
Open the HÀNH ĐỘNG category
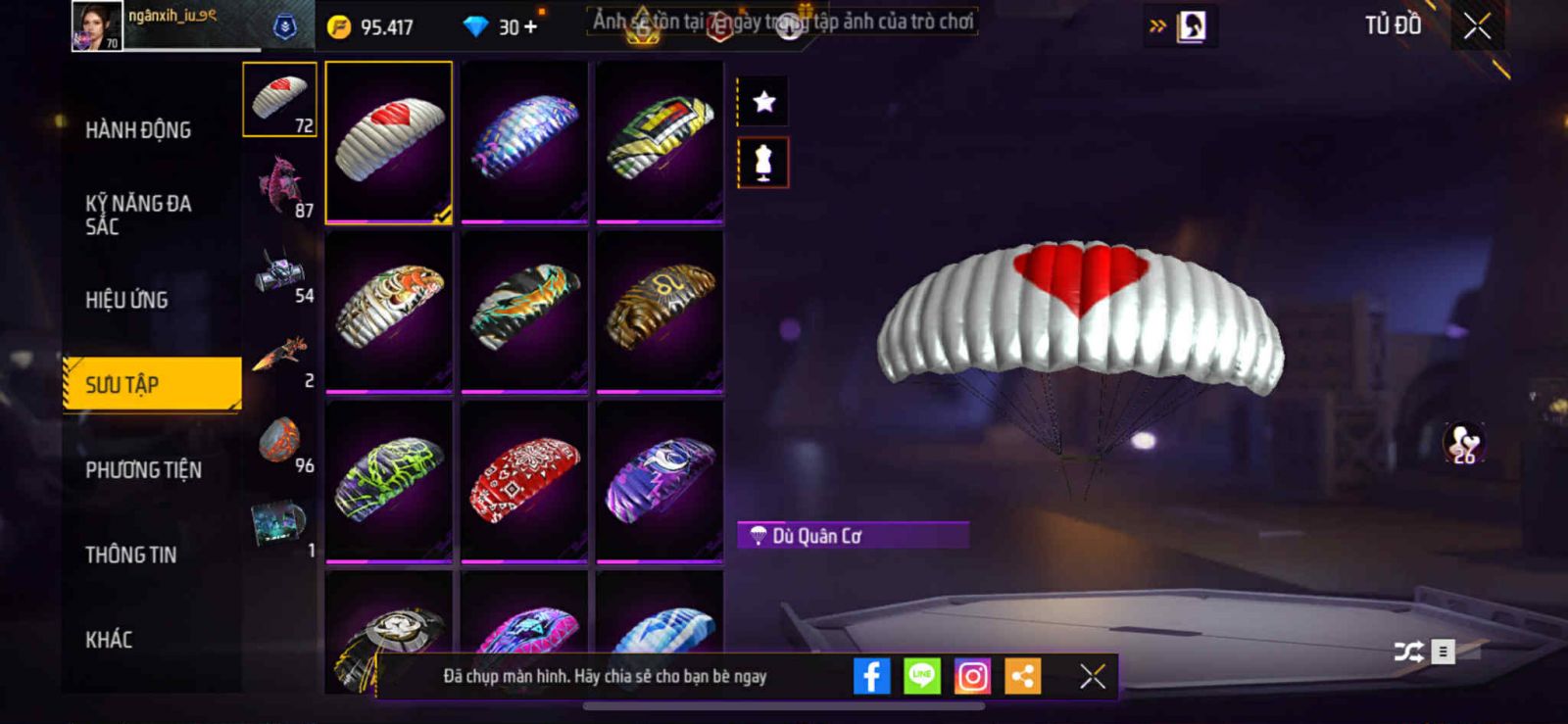tap(138, 129)
